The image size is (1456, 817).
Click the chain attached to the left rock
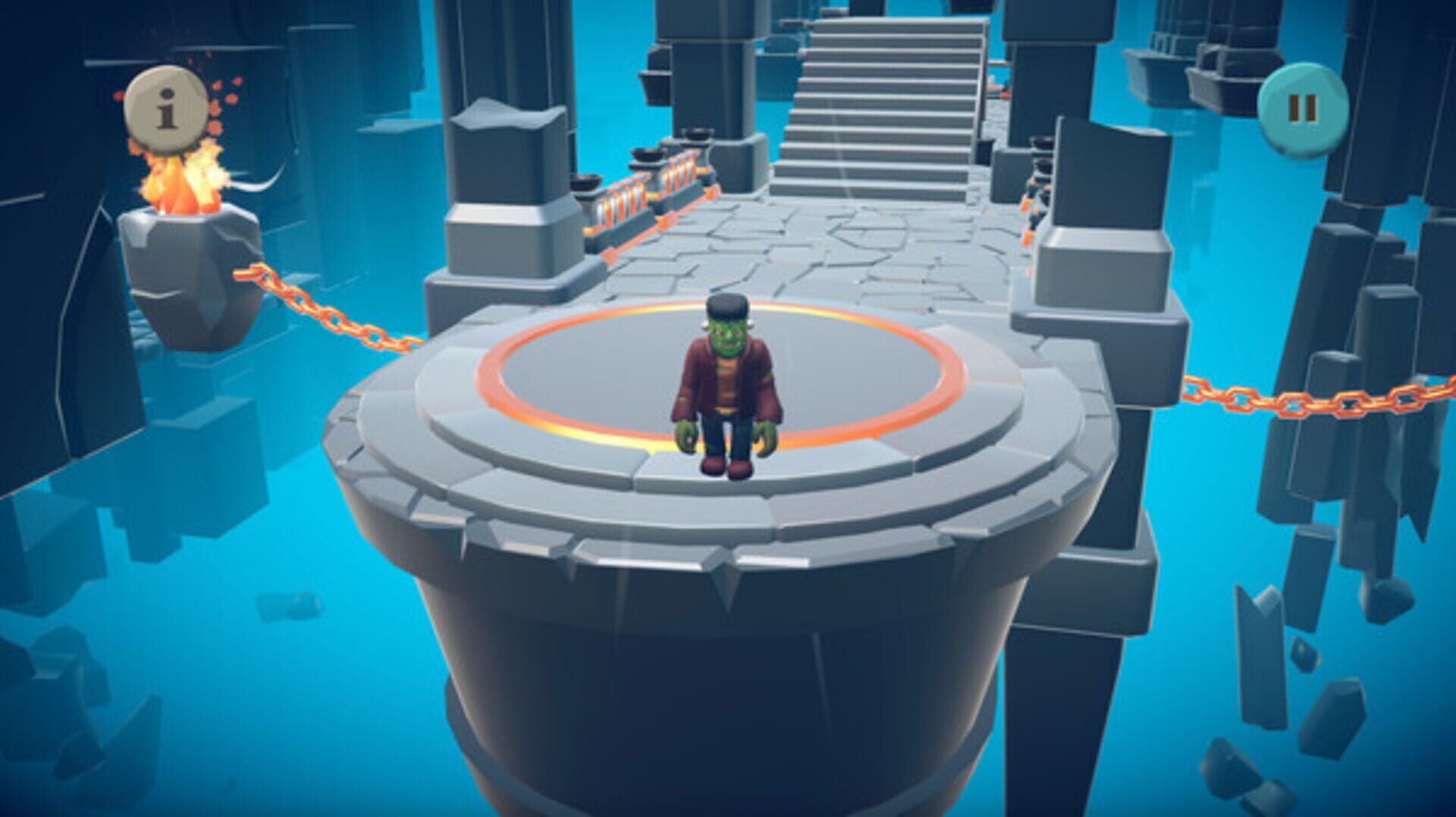point(318,303)
